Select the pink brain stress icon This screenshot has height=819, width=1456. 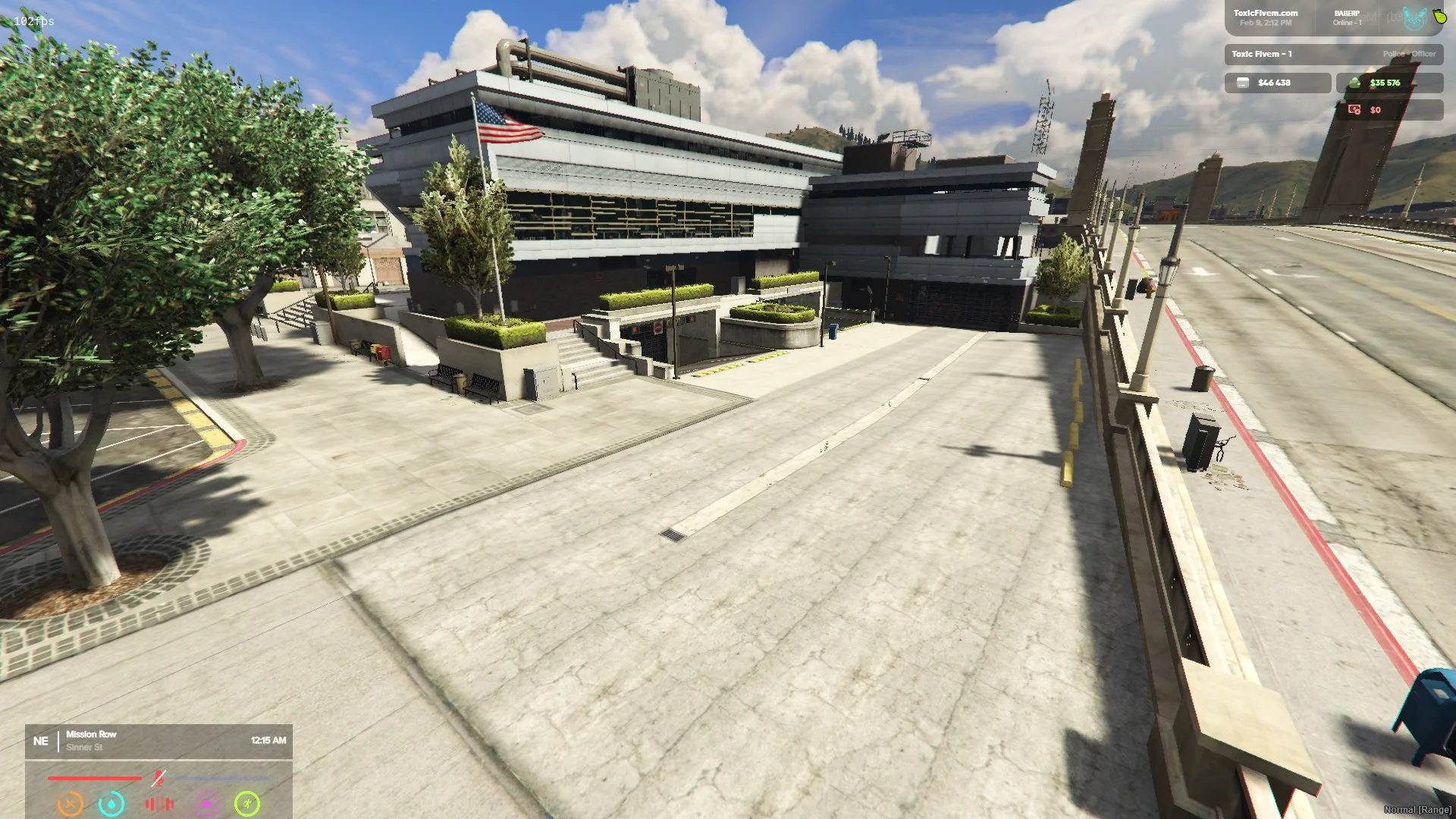206,803
